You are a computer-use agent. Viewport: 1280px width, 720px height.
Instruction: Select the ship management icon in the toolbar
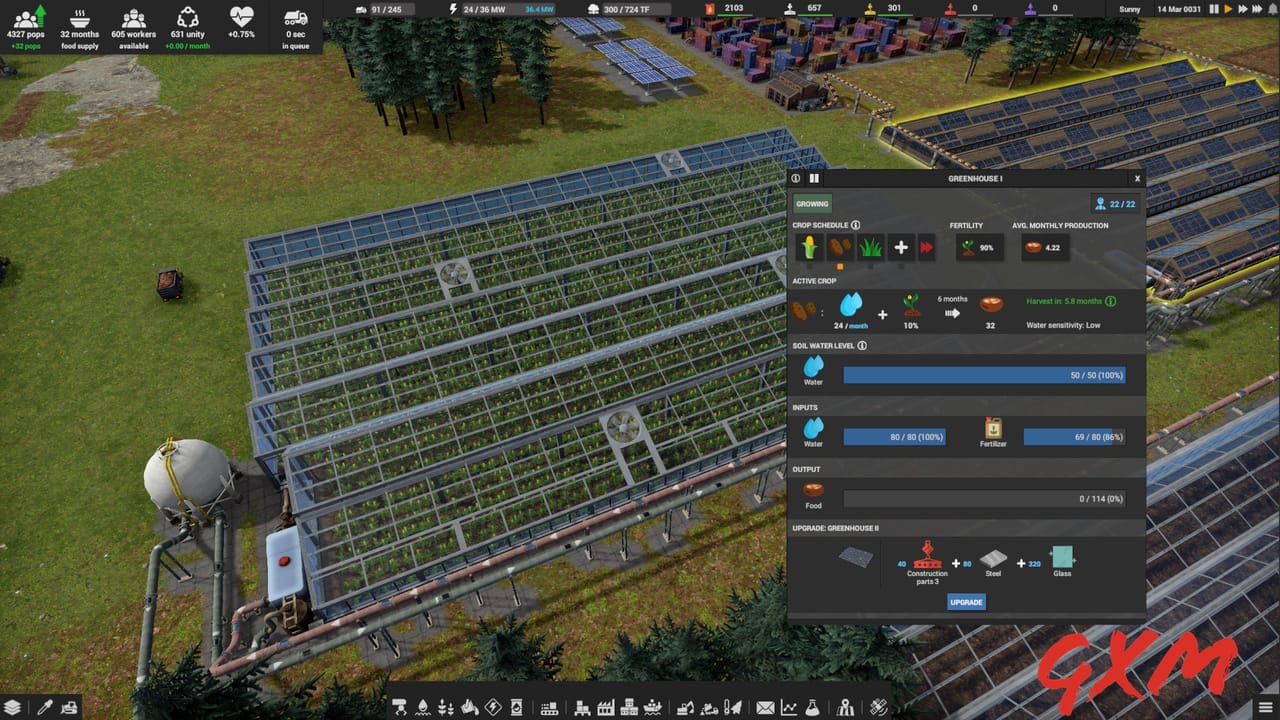coord(652,706)
